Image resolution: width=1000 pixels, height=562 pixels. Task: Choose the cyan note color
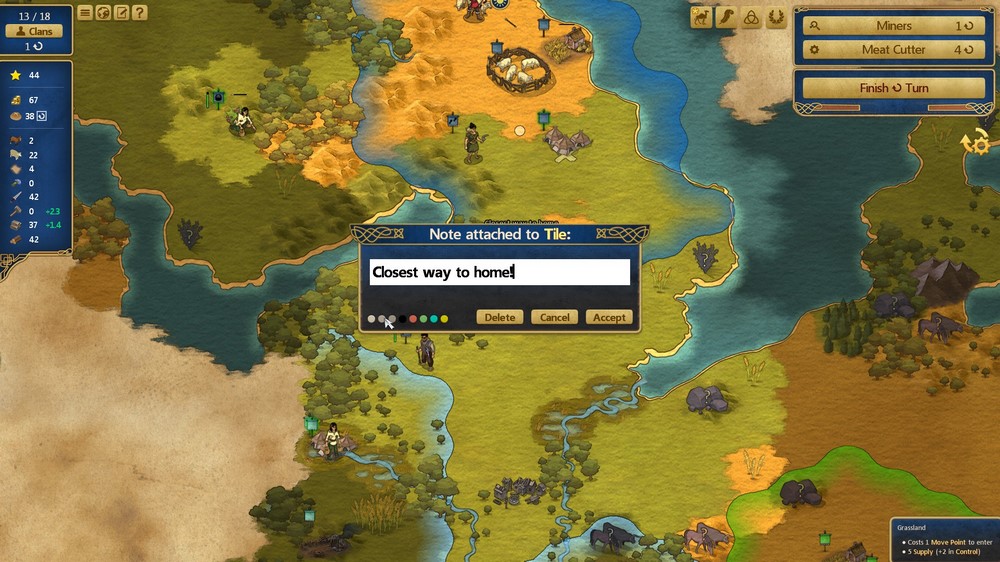coord(434,319)
